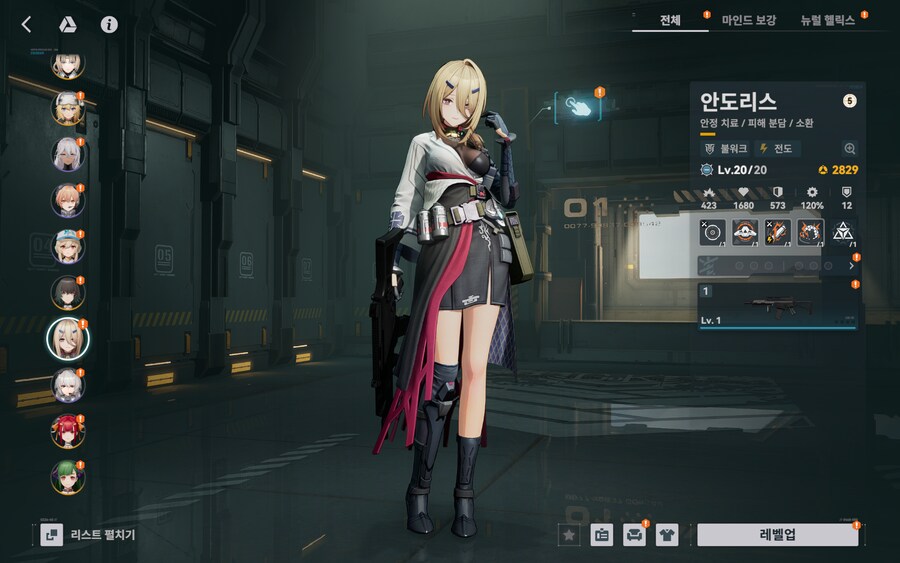Click the 레벨업 level-up button
900x563 pixels.
click(777, 534)
